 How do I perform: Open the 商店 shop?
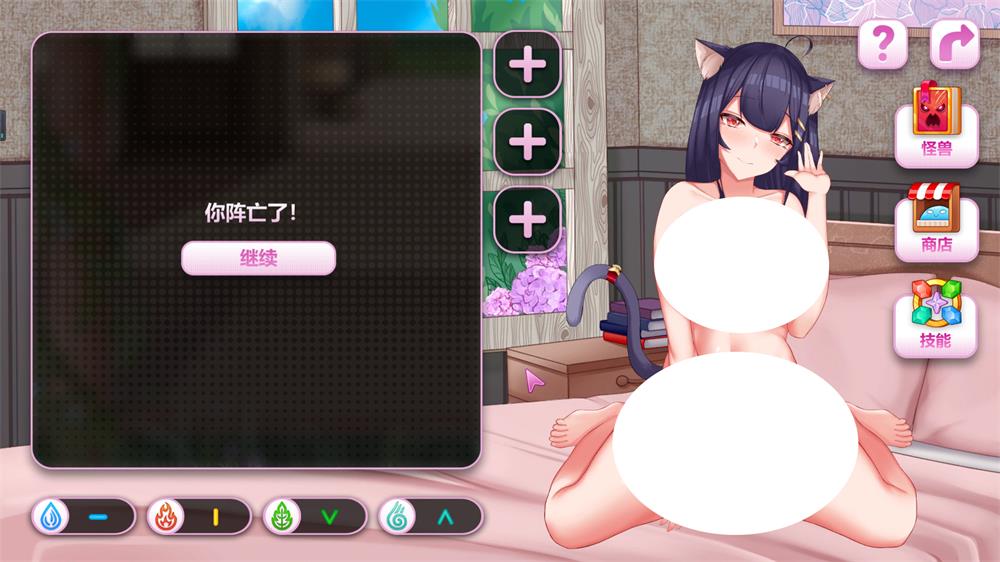click(x=936, y=222)
